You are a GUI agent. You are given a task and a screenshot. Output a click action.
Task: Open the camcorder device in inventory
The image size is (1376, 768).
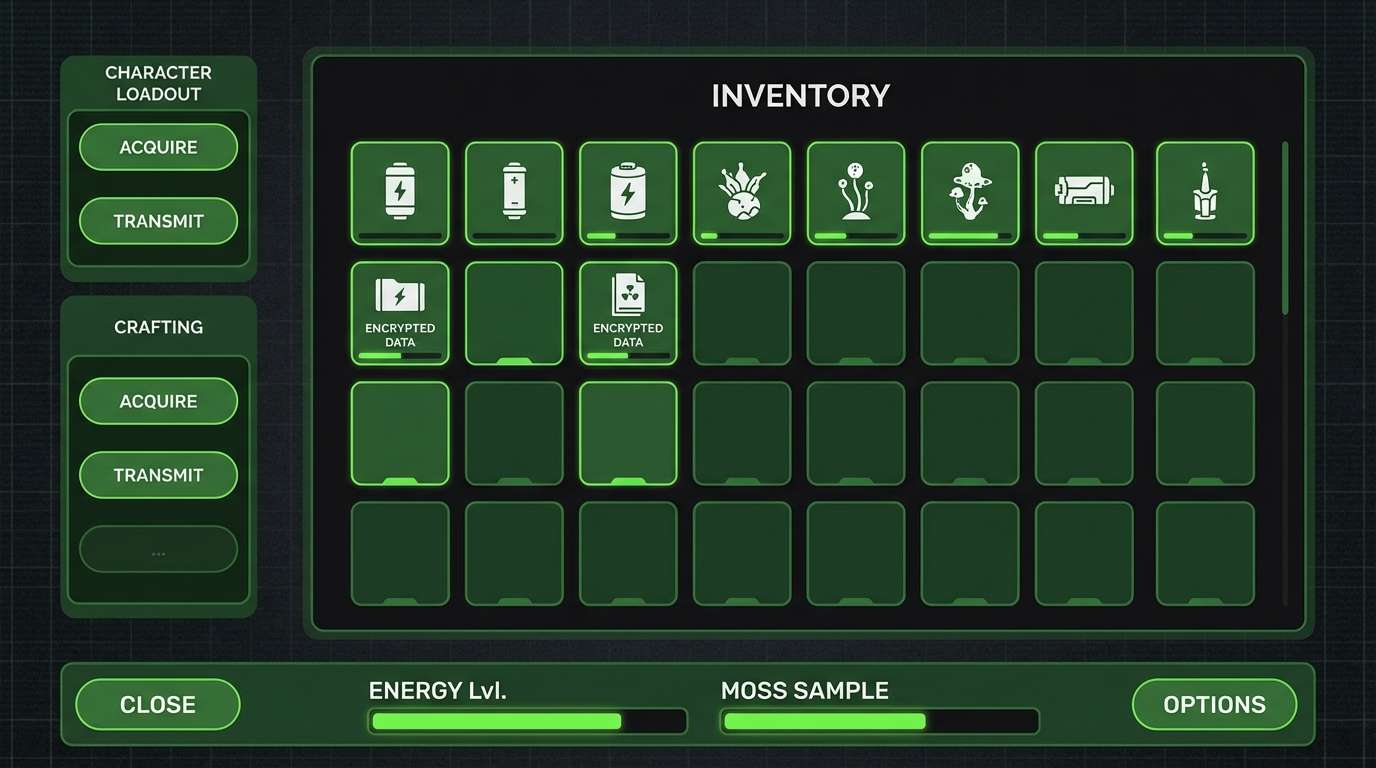[x=1083, y=192]
